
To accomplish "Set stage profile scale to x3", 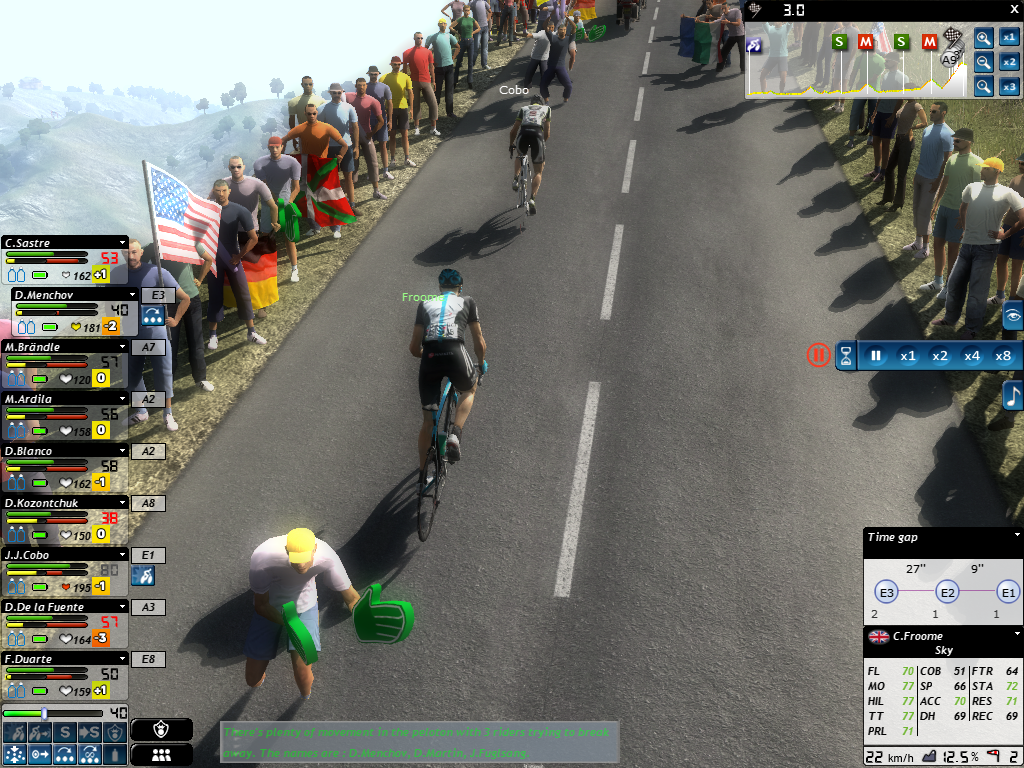I will point(1009,86).
